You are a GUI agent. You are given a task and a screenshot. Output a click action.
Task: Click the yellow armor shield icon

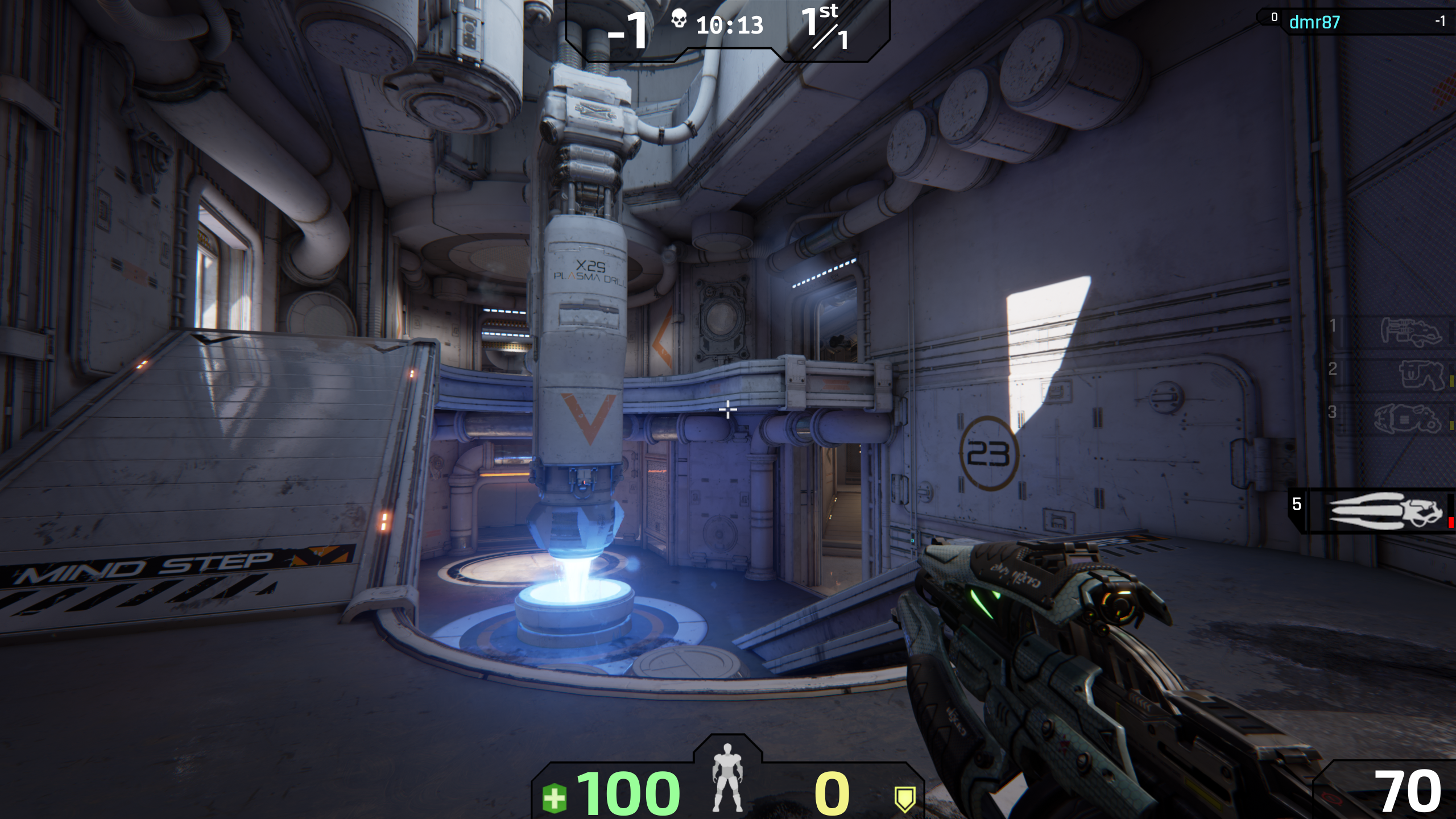[904, 798]
